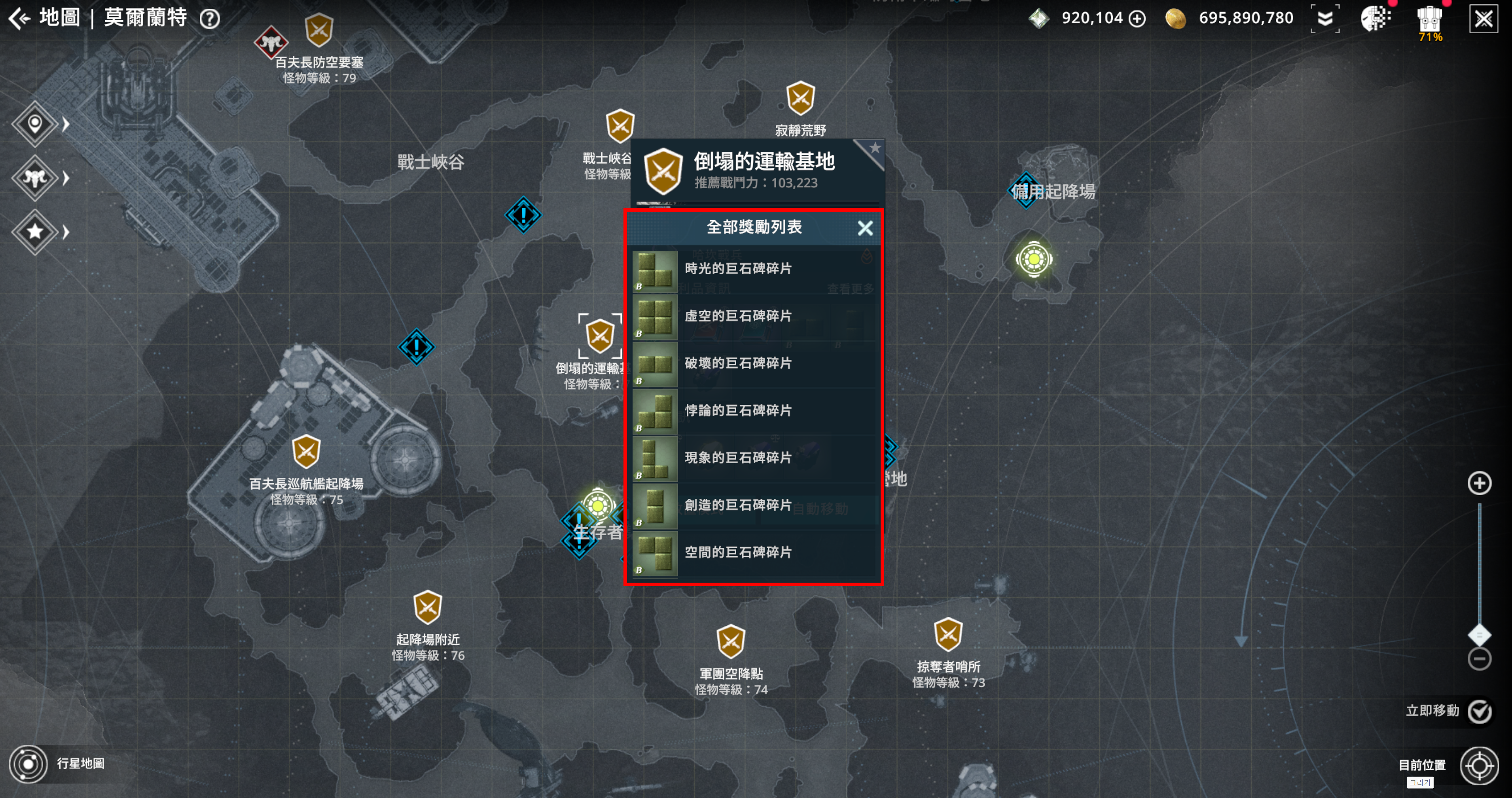Close the map screen with the X button
Screen dimensions: 1512x798
[1483, 19]
